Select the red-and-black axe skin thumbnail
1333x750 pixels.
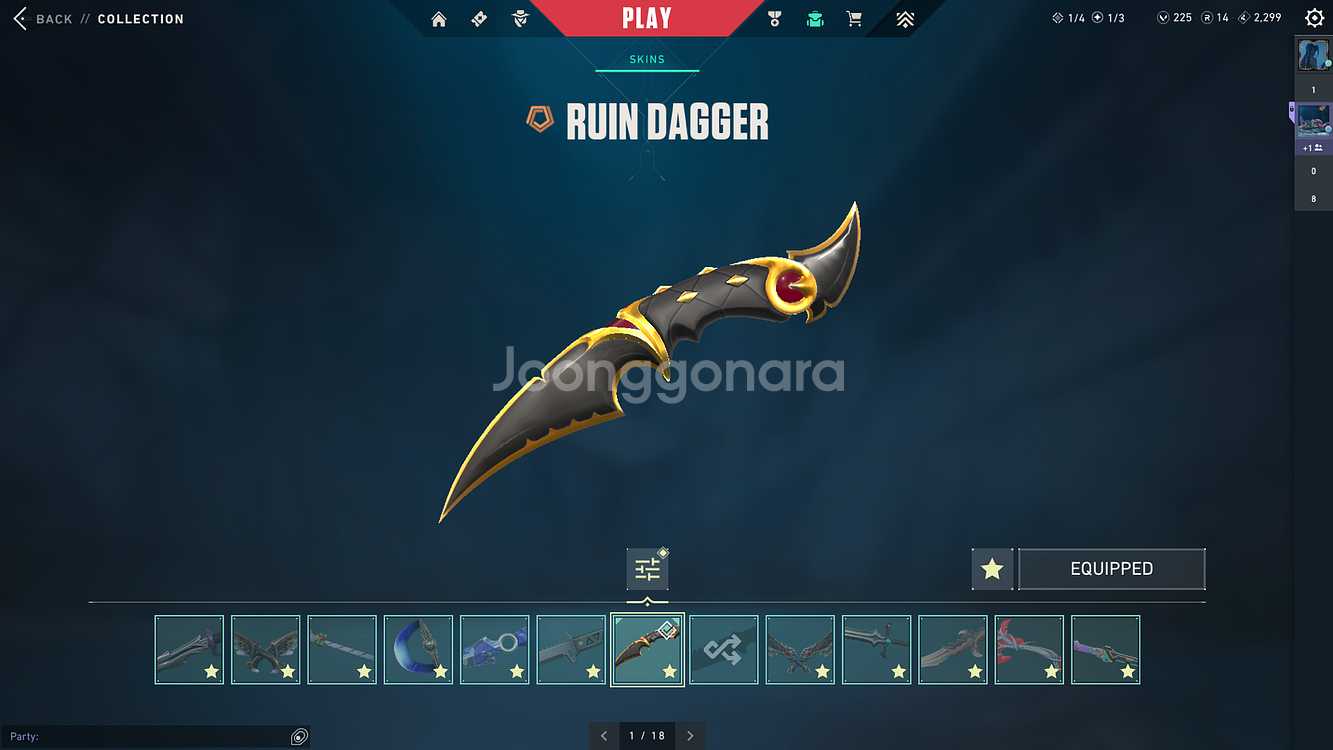[x=1029, y=650]
